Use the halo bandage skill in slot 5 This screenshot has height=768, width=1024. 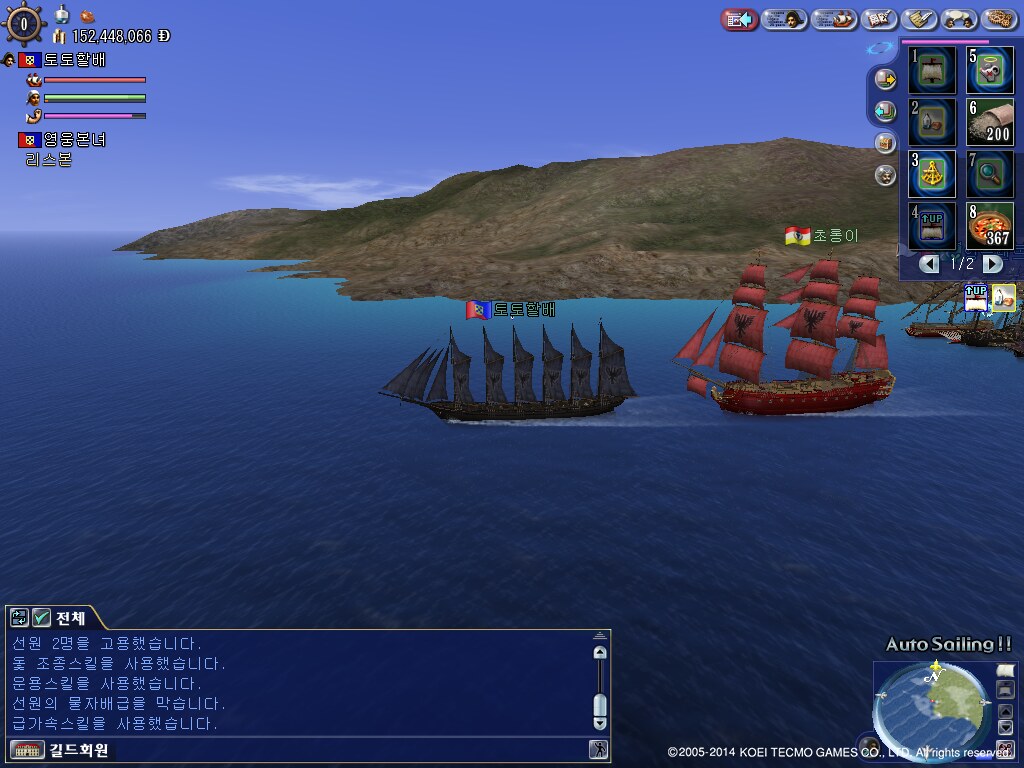point(990,70)
